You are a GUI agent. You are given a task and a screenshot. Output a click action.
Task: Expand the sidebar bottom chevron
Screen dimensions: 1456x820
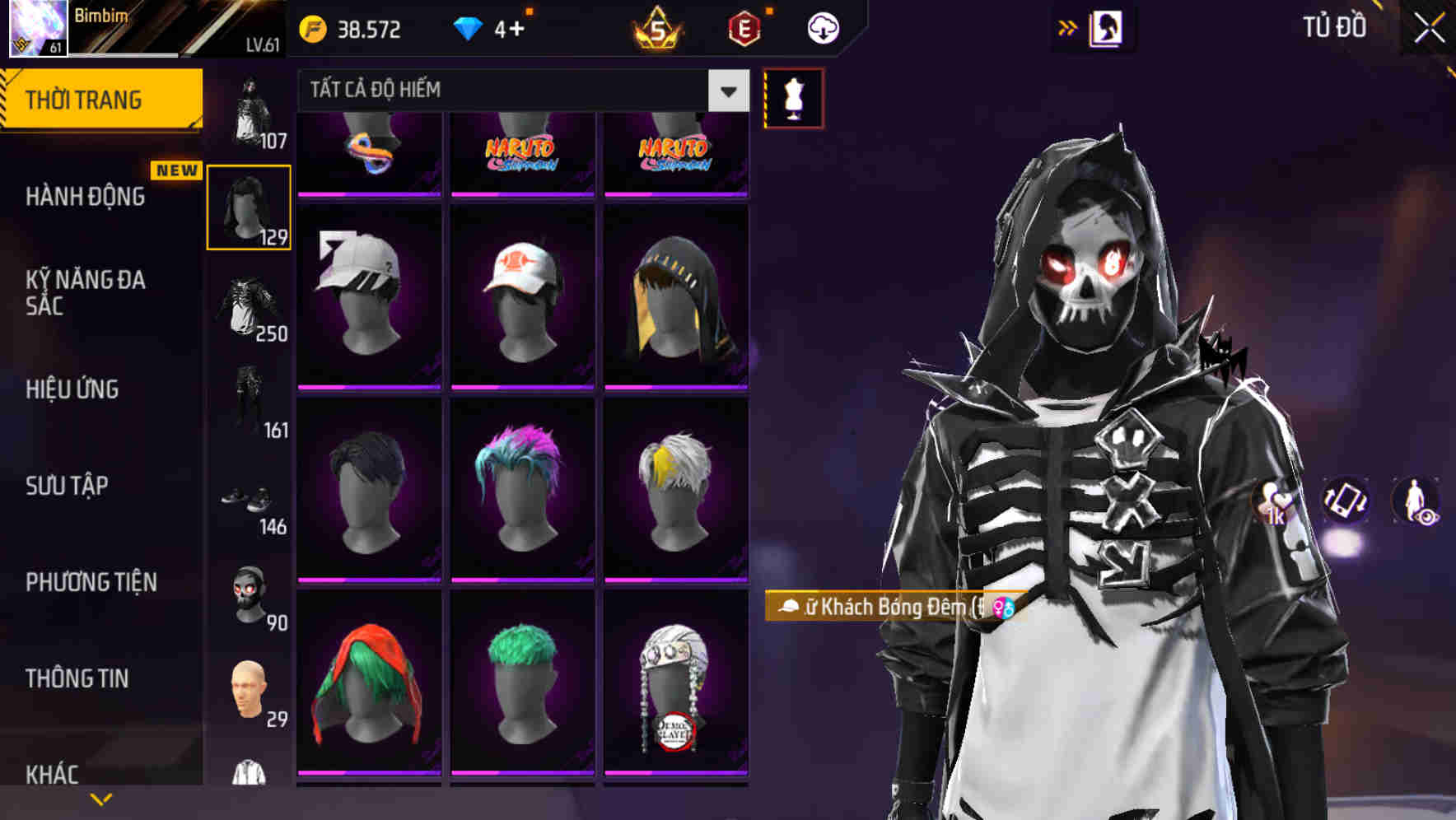101,798
